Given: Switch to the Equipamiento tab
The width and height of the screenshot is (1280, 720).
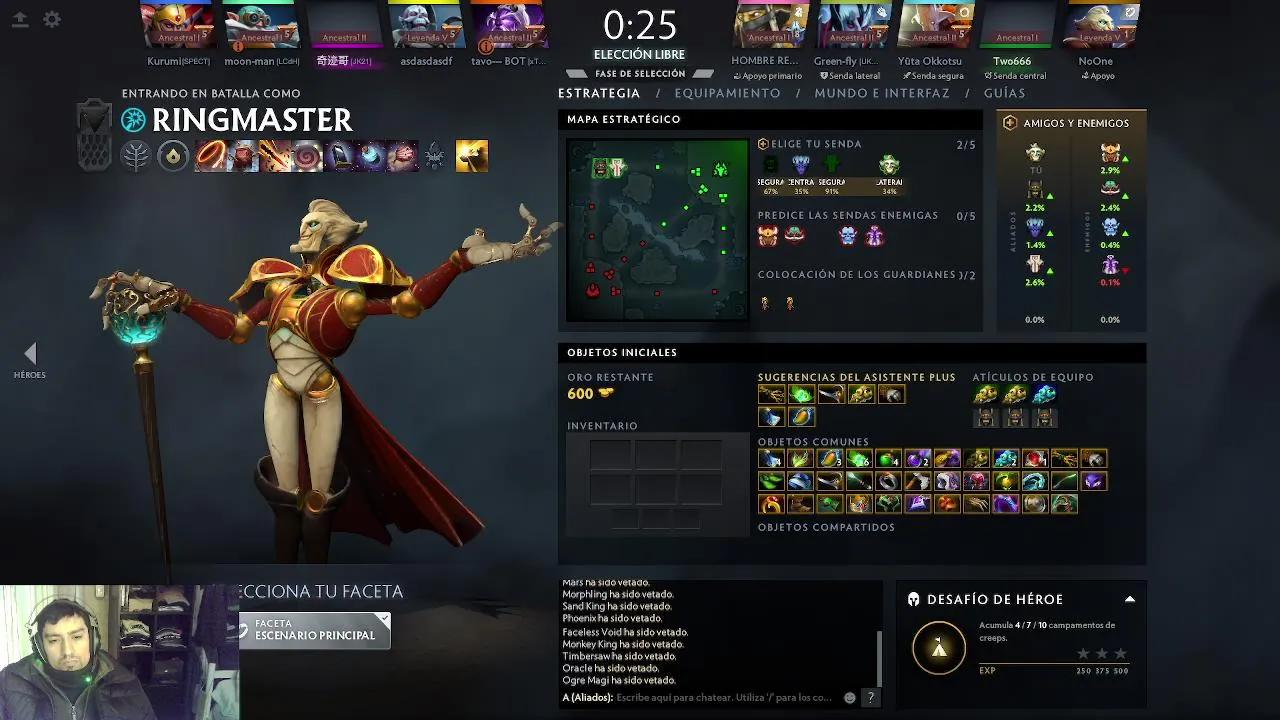Looking at the screenshot, I should pyautogui.click(x=728, y=93).
